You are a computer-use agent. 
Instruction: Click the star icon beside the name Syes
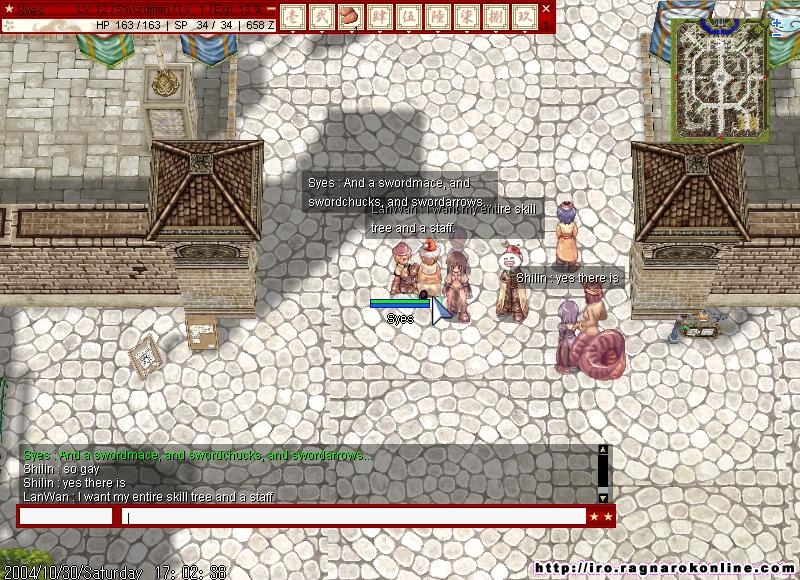(x=9, y=9)
